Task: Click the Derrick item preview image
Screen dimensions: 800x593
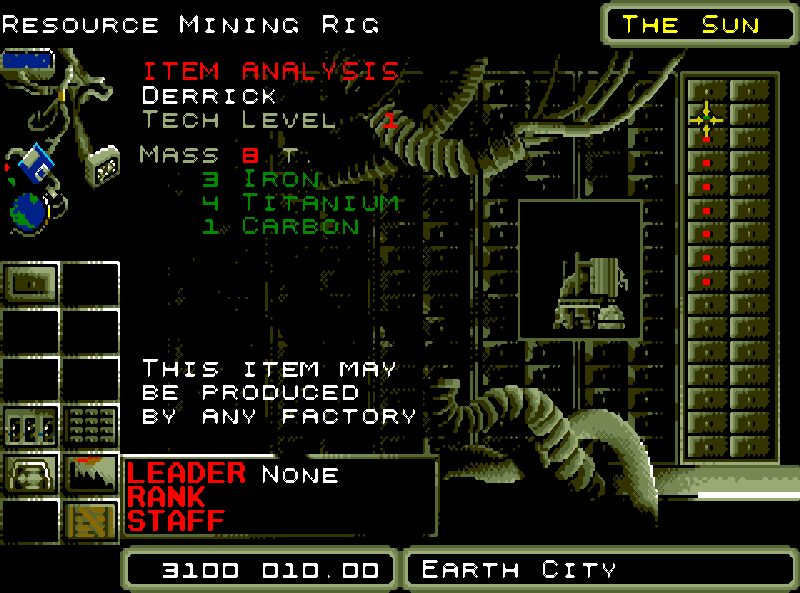Action: coord(580,268)
